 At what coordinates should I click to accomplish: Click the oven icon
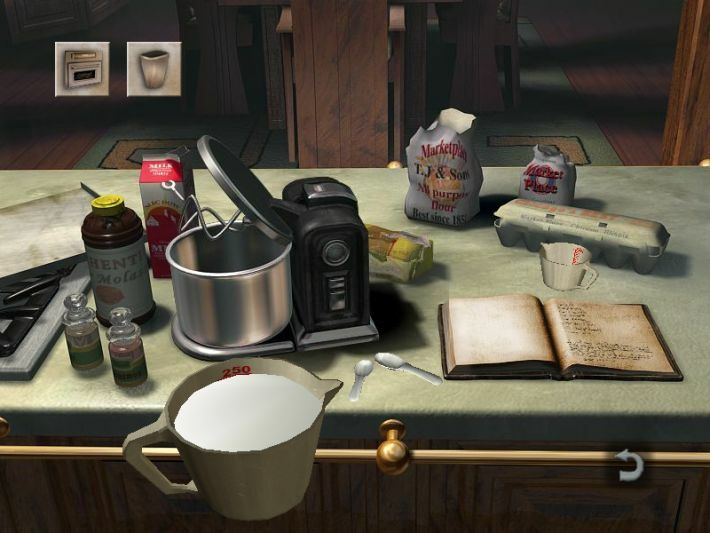pyautogui.click(x=82, y=68)
